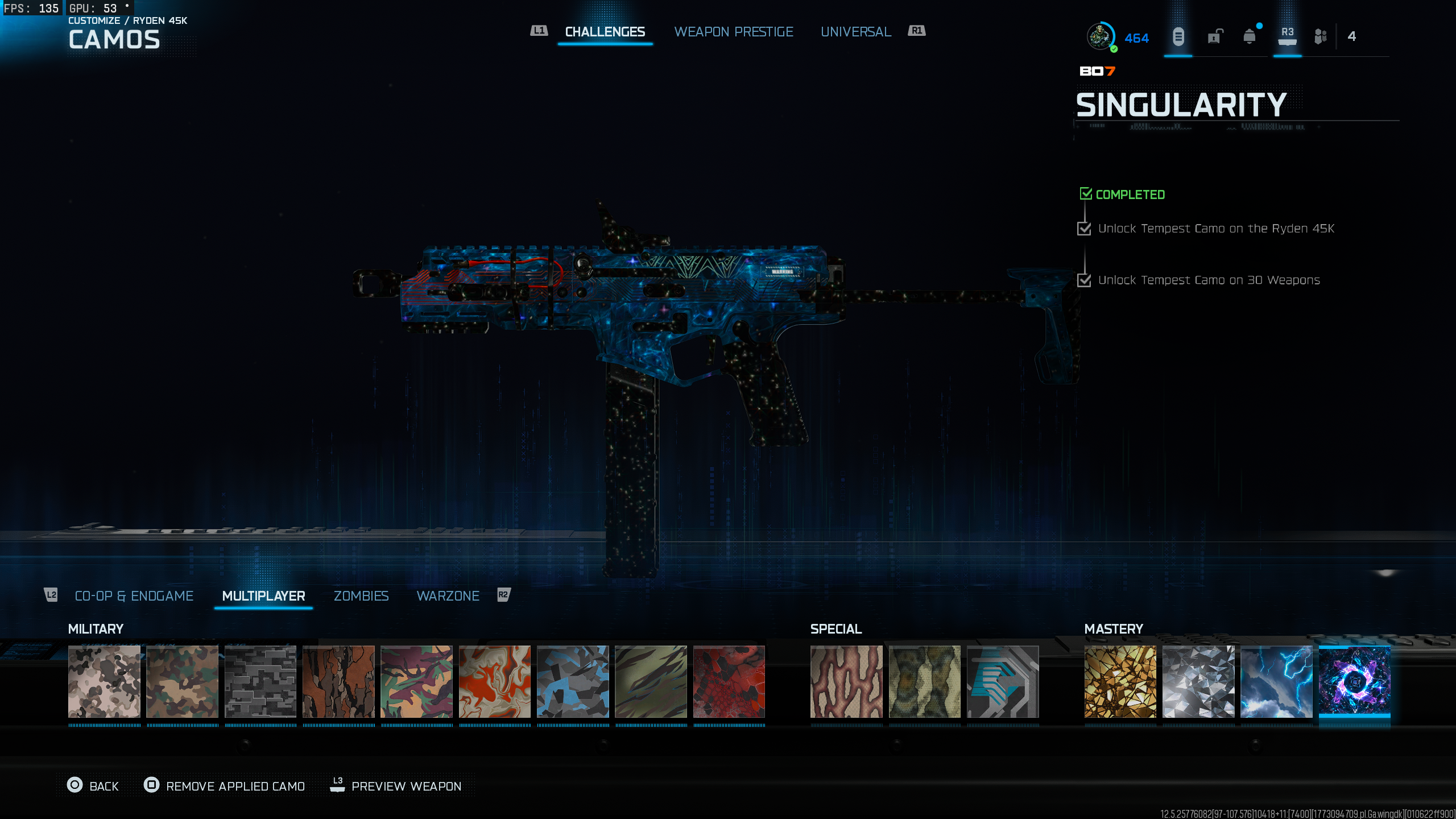1456x819 pixels.
Task: Open the Universal camos tab
Action: click(x=855, y=32)
